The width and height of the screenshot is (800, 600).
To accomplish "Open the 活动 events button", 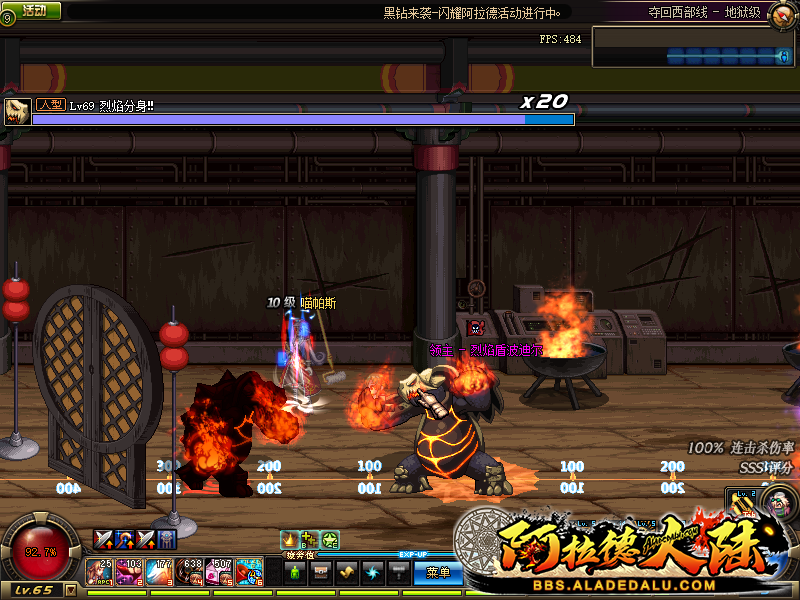I will click(x=33, y=10).
